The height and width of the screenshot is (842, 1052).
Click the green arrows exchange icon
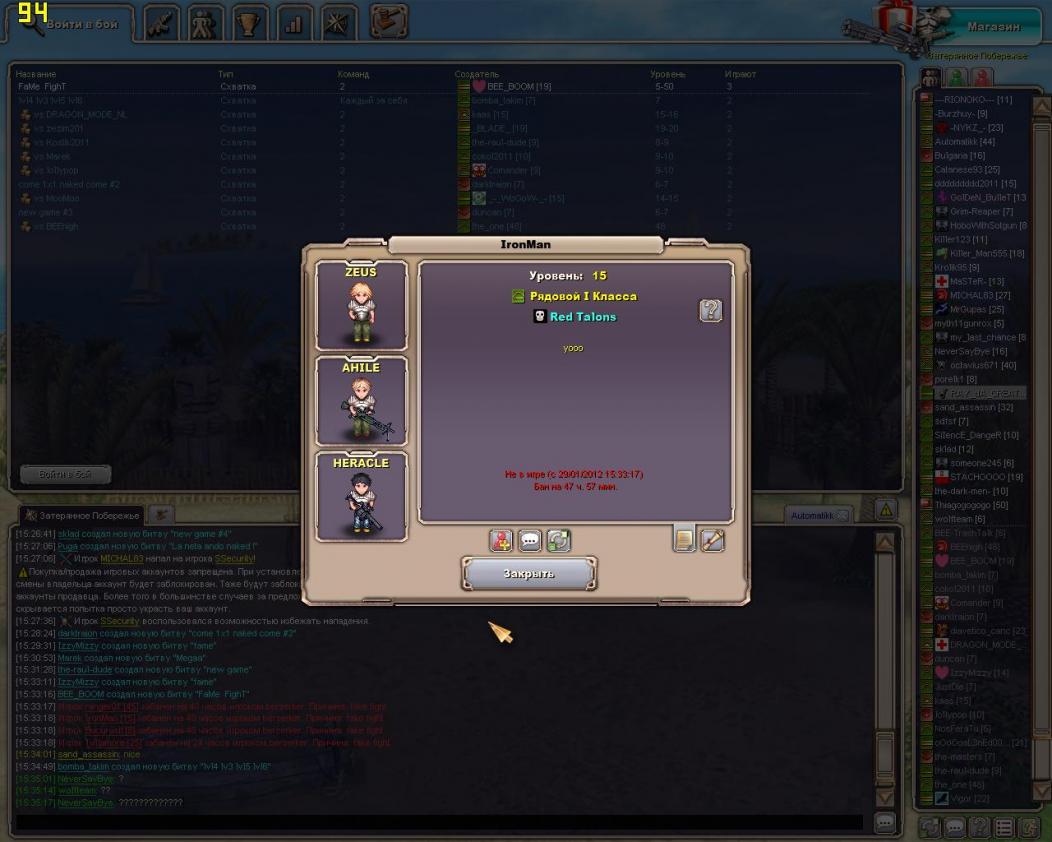pos(558,541)
